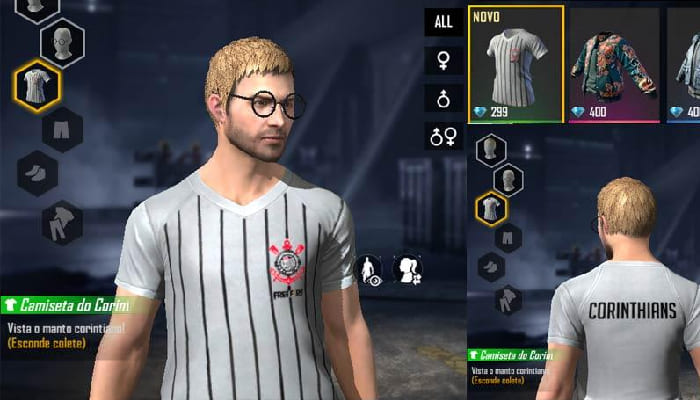Switch character gender with the ponytail head icon
Image resolution: width=700 pixels, height=400 pixels.
coord(410,271)
